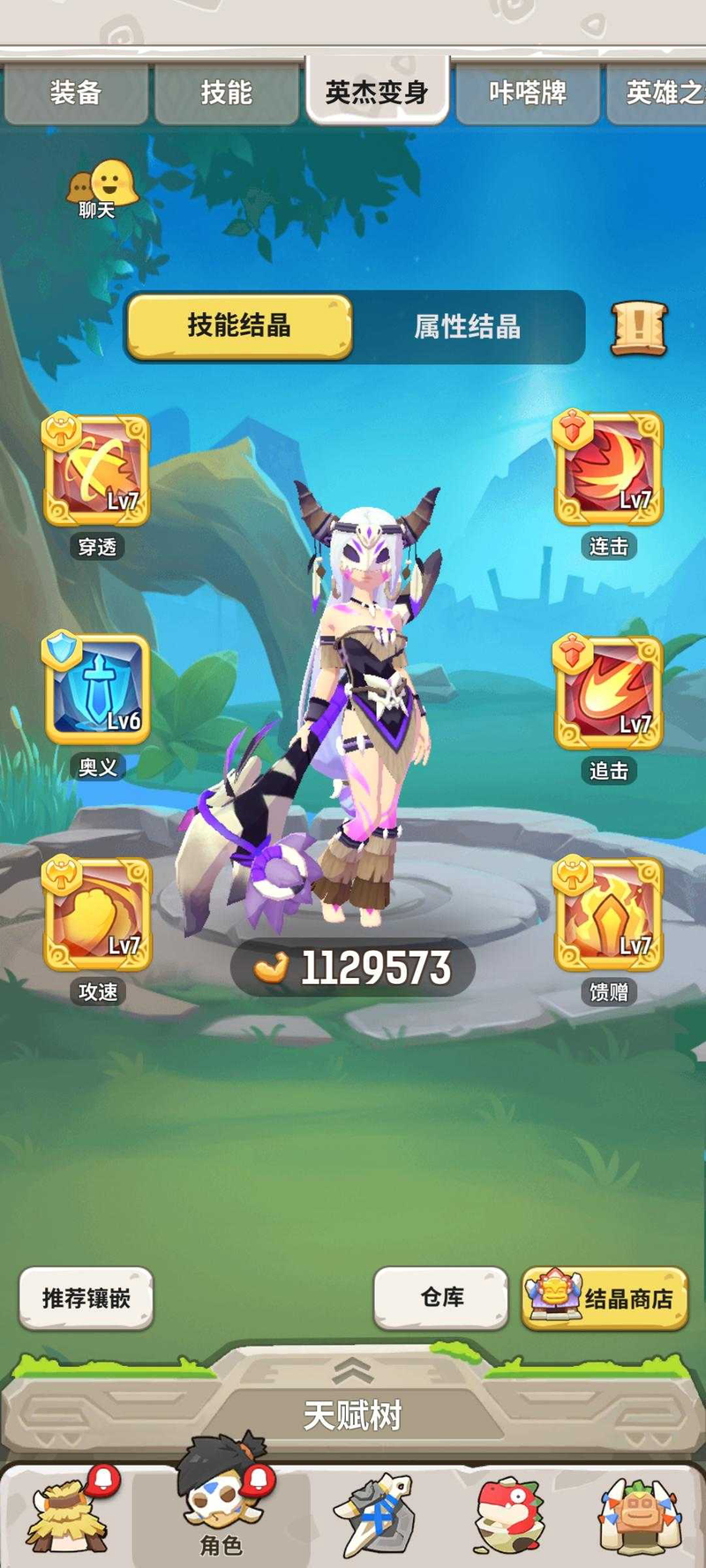Open the 仓库 storage
Viewport: 706px width, 1568px height.
(x=441, y=1297)
